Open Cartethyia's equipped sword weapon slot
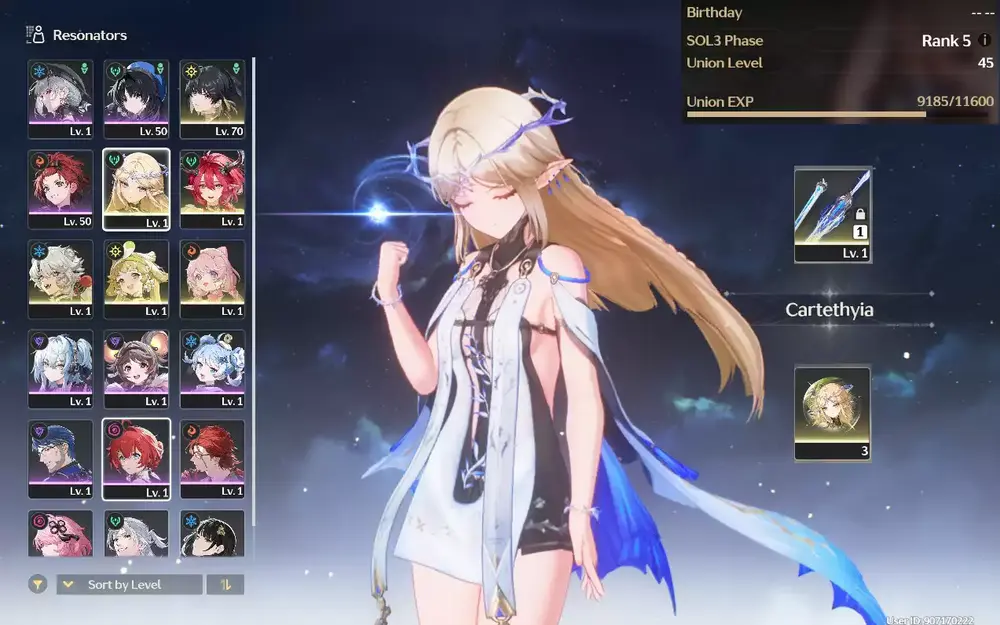 point(832,214)
